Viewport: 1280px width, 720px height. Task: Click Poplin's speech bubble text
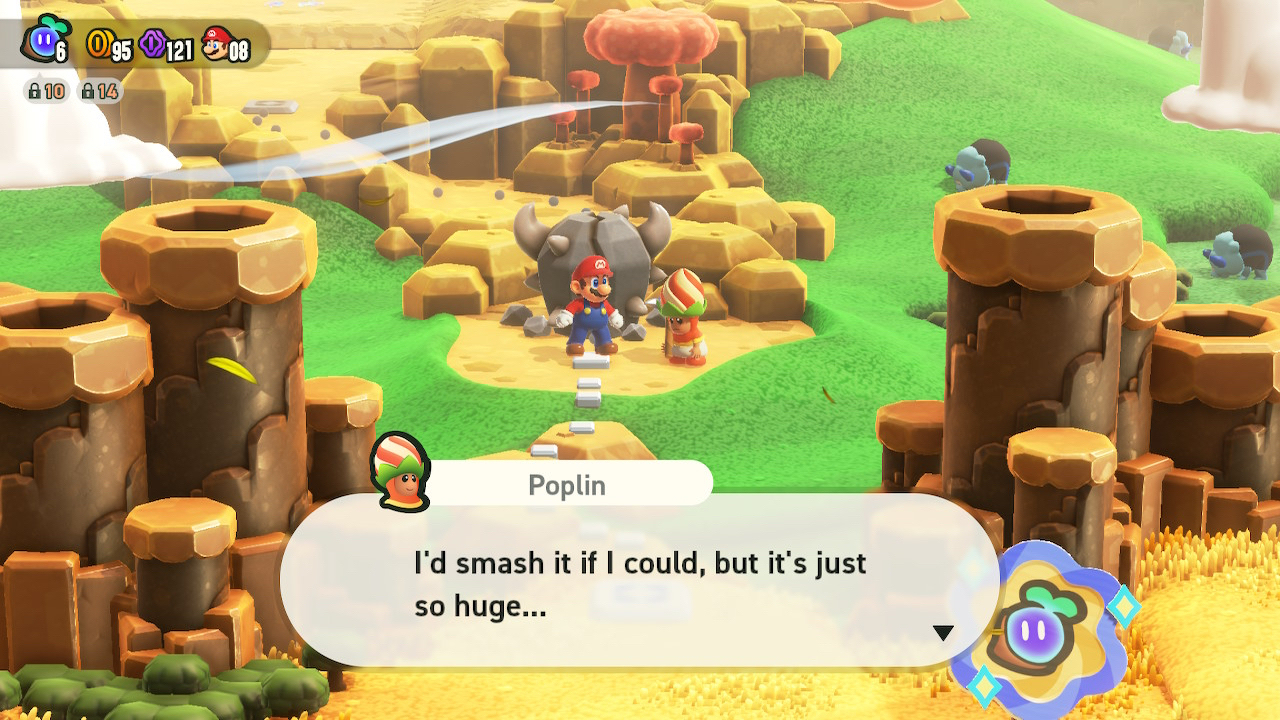[640, 584]
